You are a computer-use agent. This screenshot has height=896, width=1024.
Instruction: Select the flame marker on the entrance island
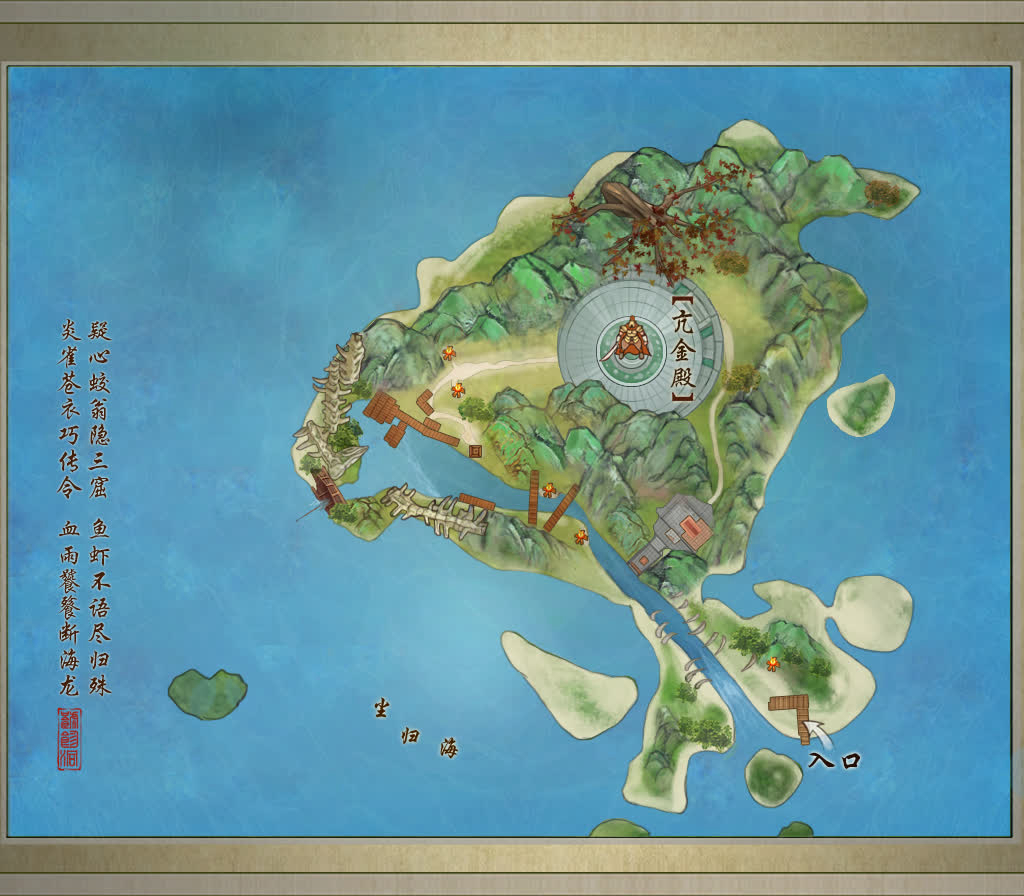pyautogui.click(x=773, y=665)
